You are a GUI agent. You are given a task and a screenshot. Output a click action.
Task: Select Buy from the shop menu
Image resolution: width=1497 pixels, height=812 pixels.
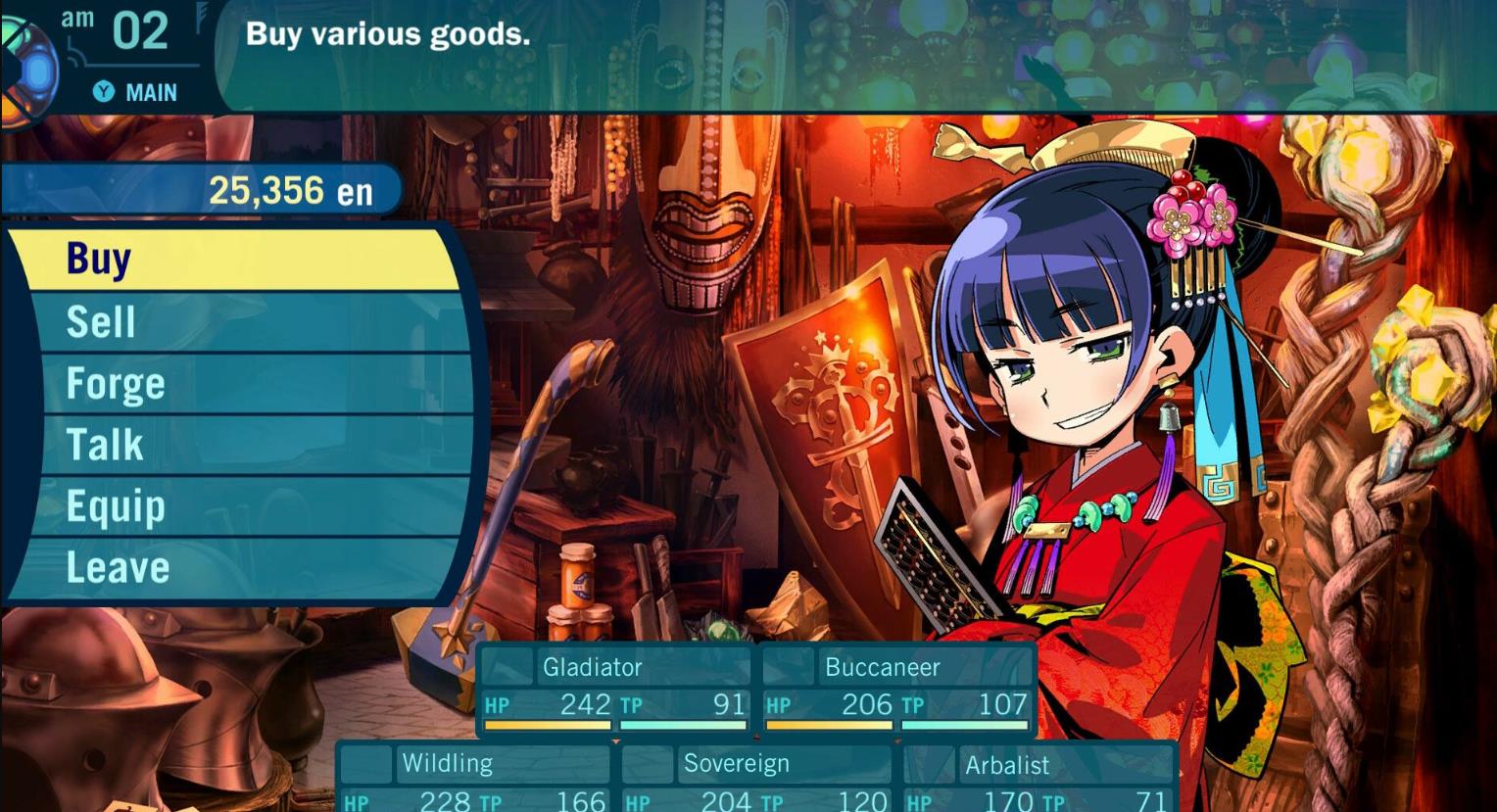pyautogui.click(x=98, y=259)
